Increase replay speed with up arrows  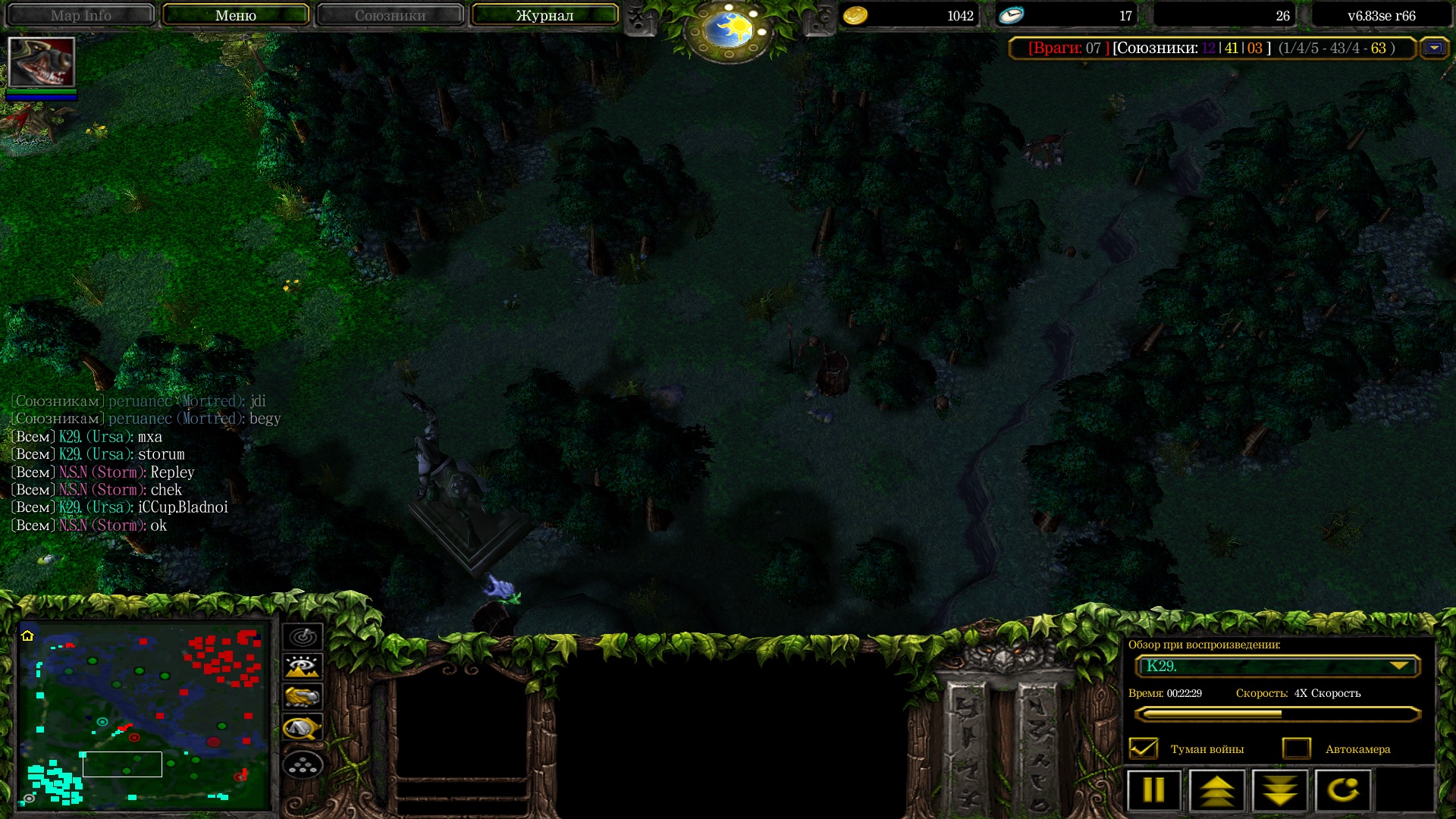[x=1216, y=790]
